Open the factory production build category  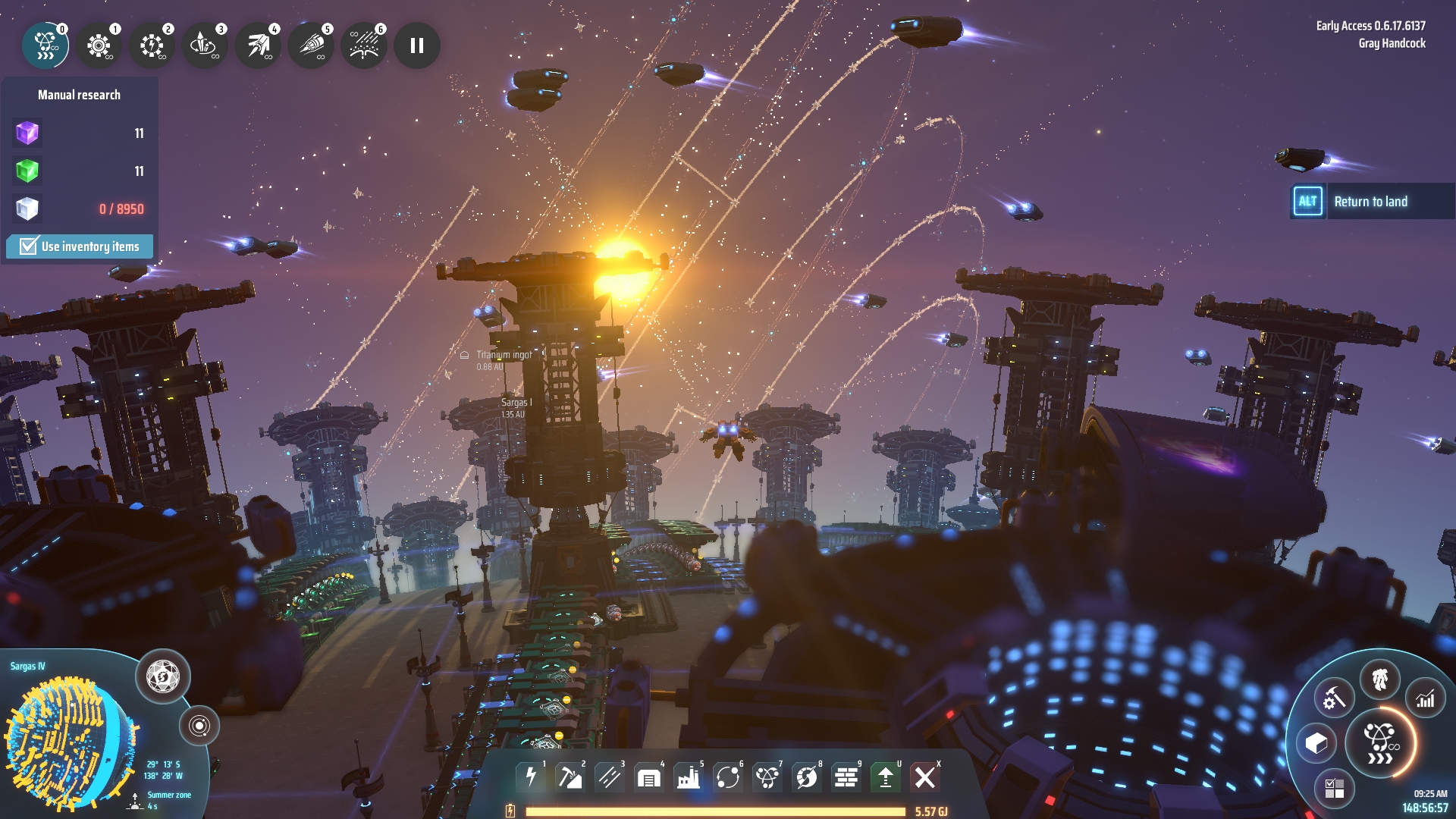[x=688, y=777]
